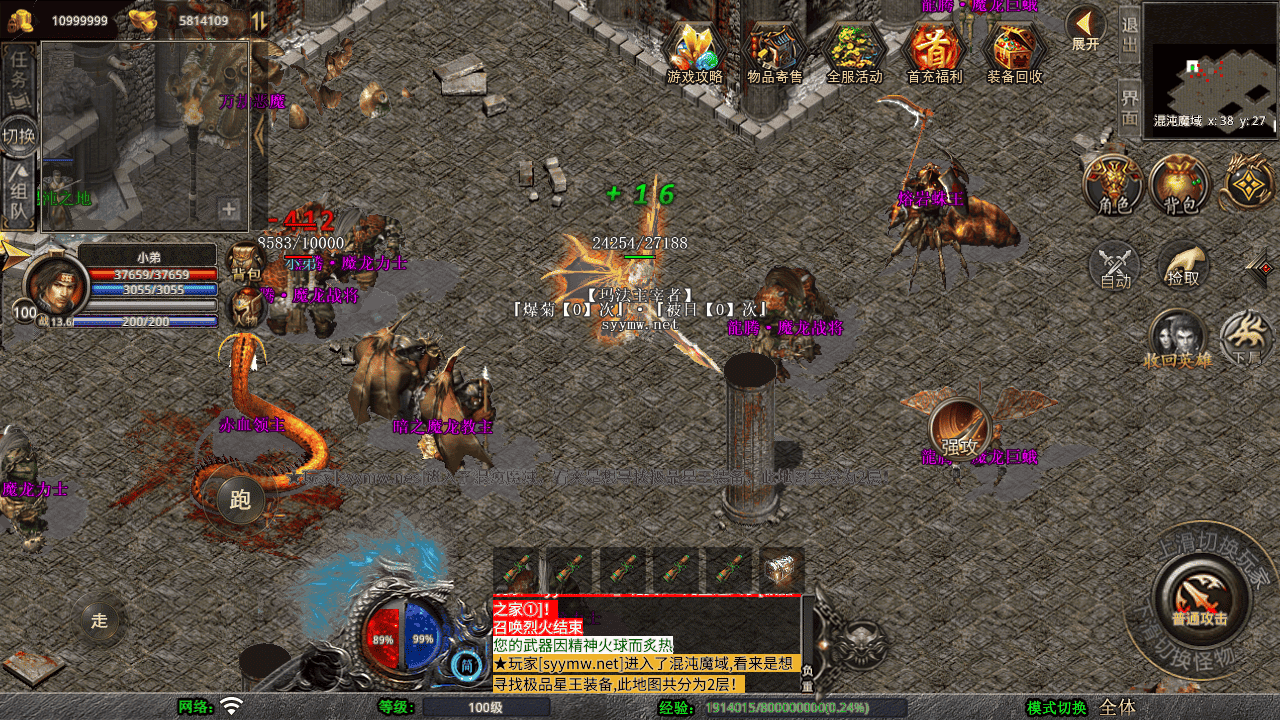
Task: Open the 组队 team tab
Action: (x=19, y=195)
